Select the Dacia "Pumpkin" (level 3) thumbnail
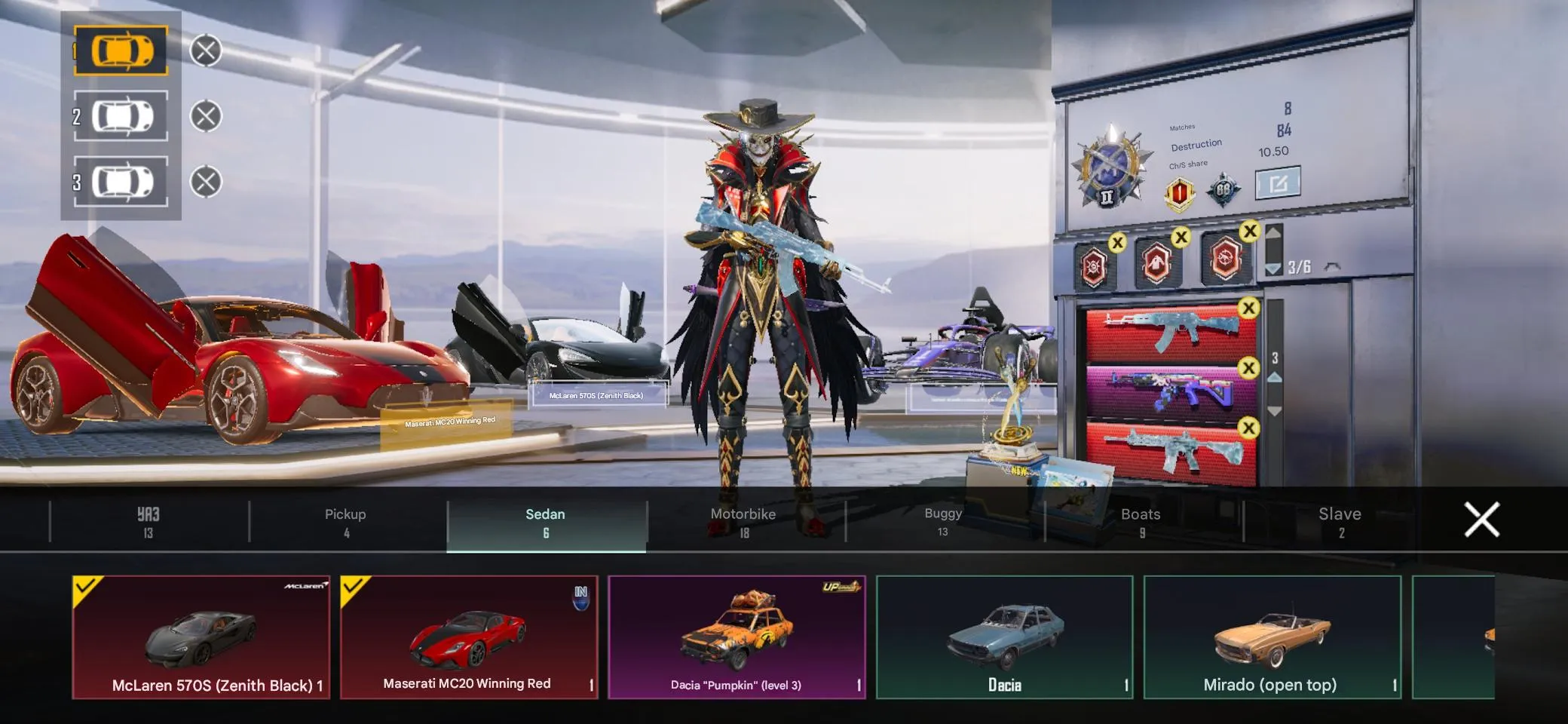The image size is (1568, 724). click(737, 637)
